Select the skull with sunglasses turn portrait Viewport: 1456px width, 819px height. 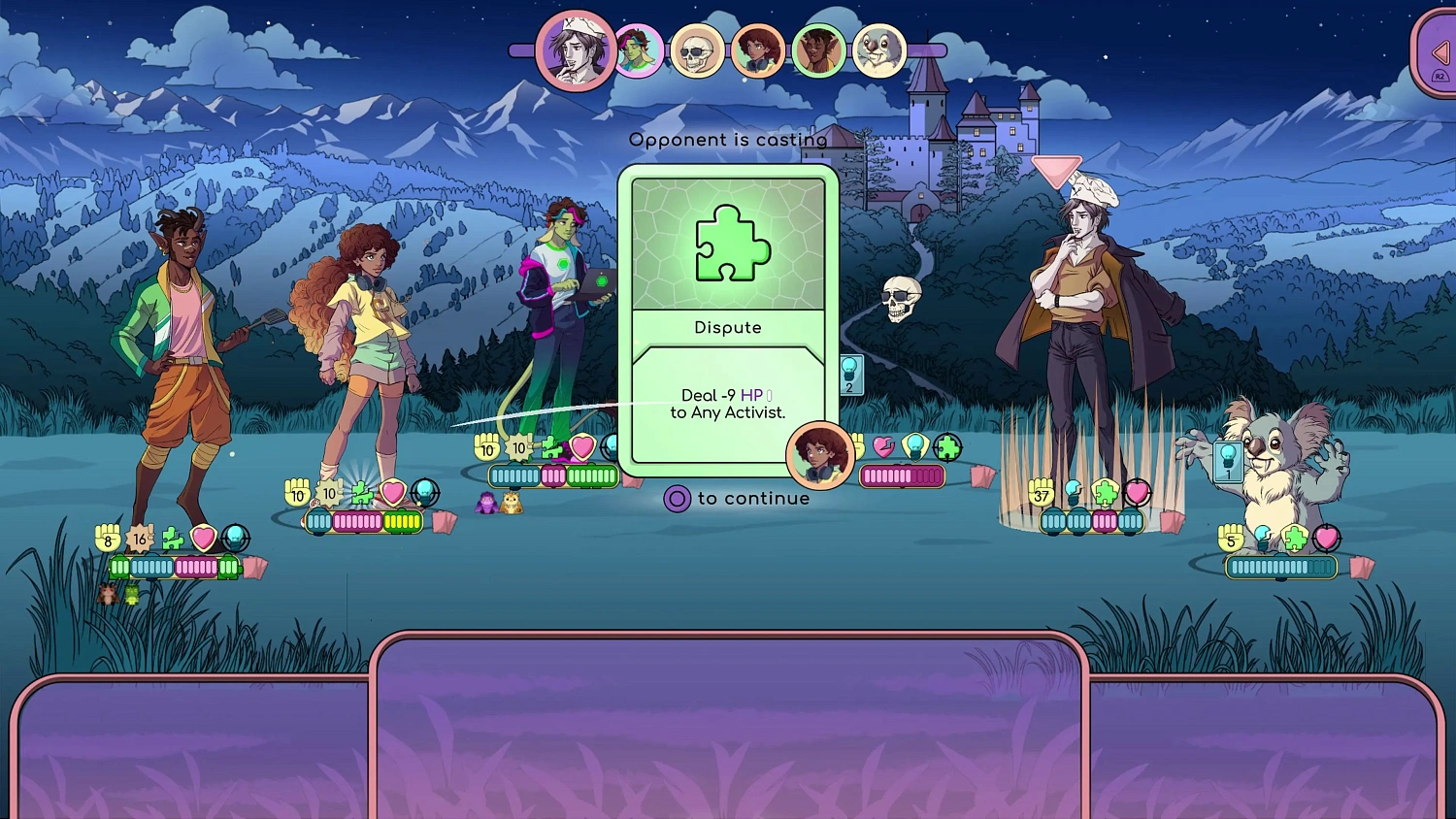coord(697,50)
